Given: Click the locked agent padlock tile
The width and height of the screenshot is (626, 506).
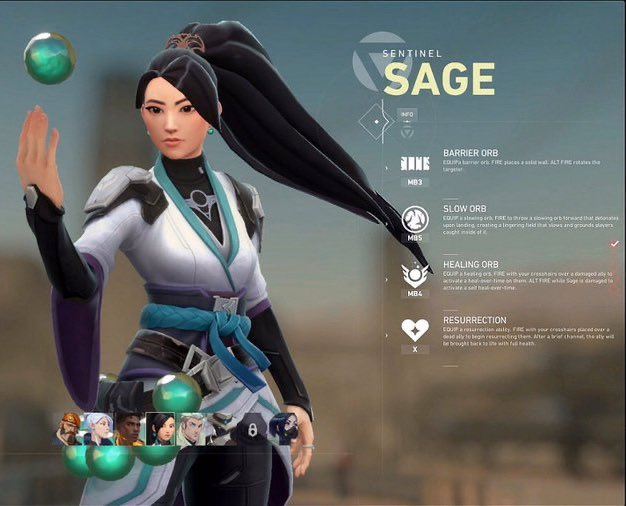Looking at the screenshot, I should [x=253, y=429].
